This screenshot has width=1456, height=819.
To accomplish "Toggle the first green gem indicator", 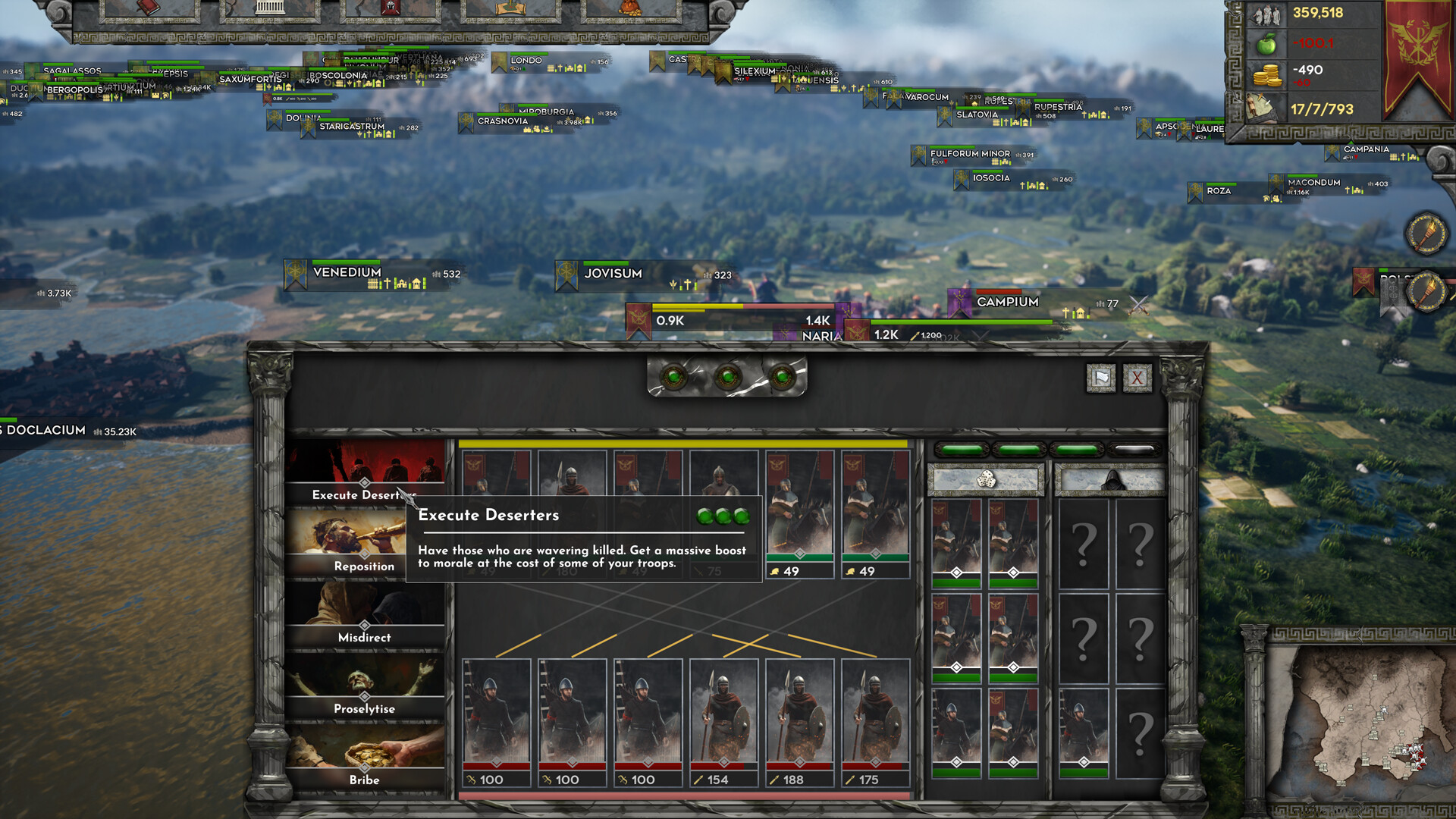I will coord(673,375).
